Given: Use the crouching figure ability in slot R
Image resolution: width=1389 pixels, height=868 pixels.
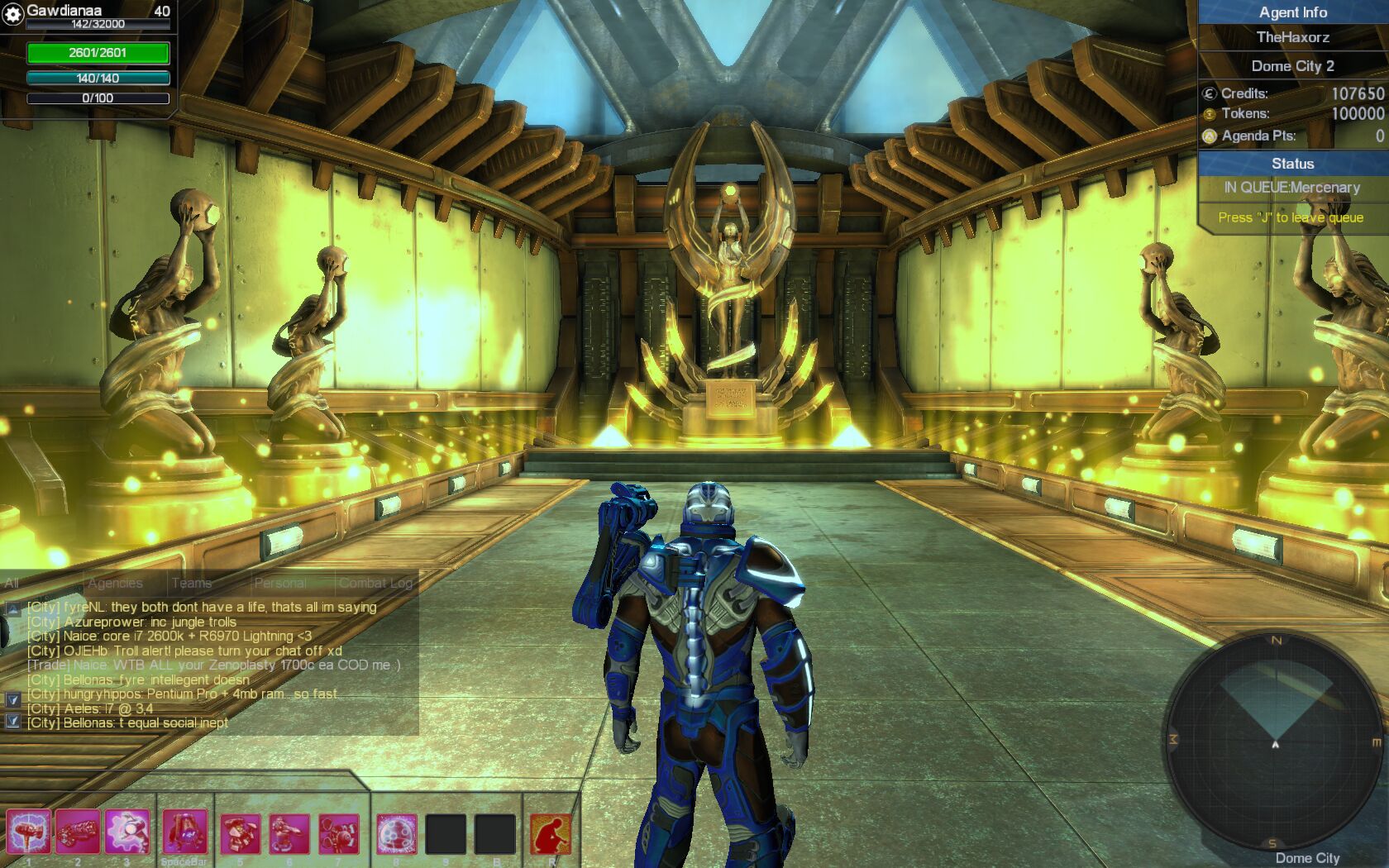Looking at the screenshot, I should [x=551, y=834].
